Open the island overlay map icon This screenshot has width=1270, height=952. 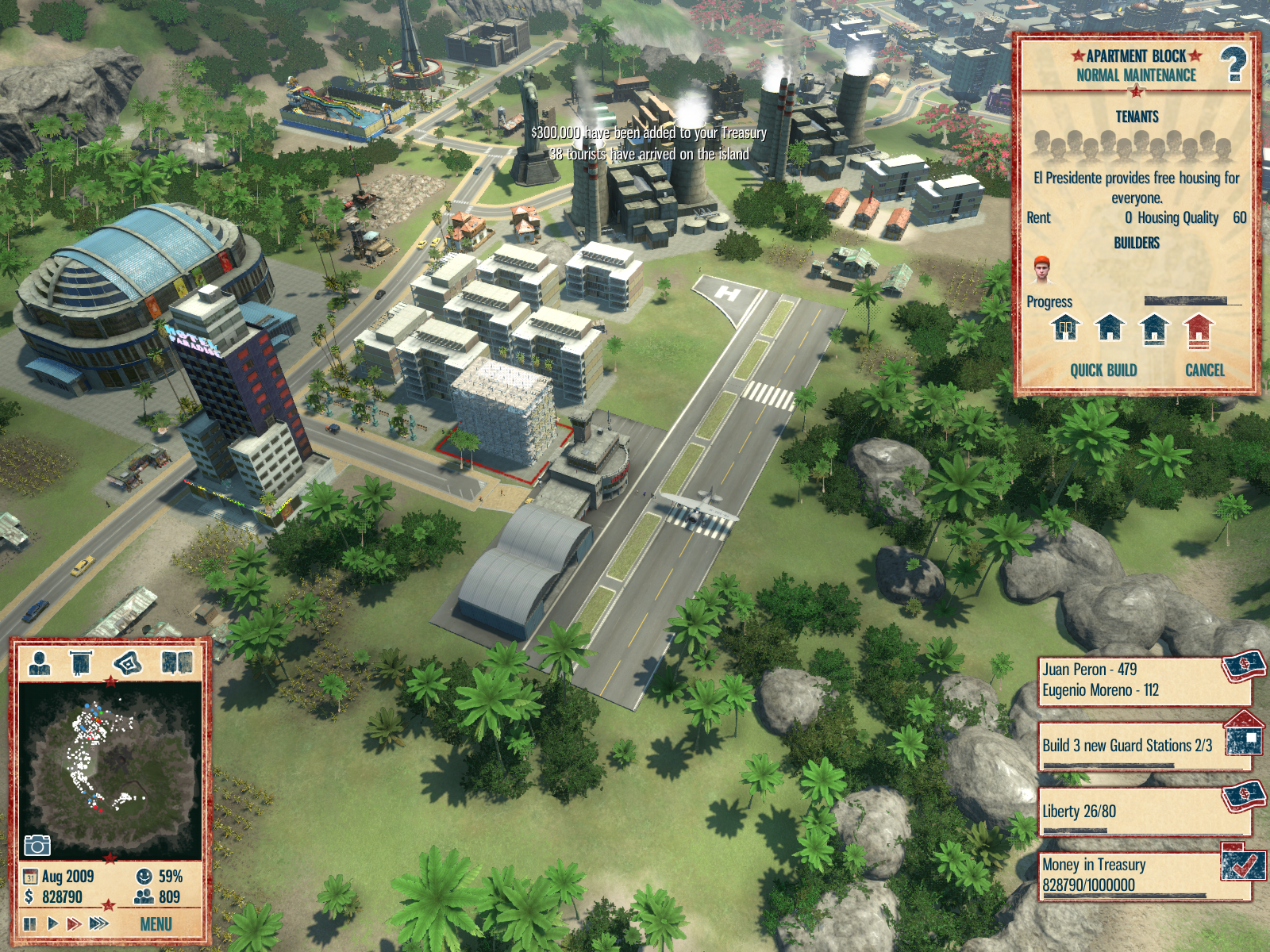[128, 662]
